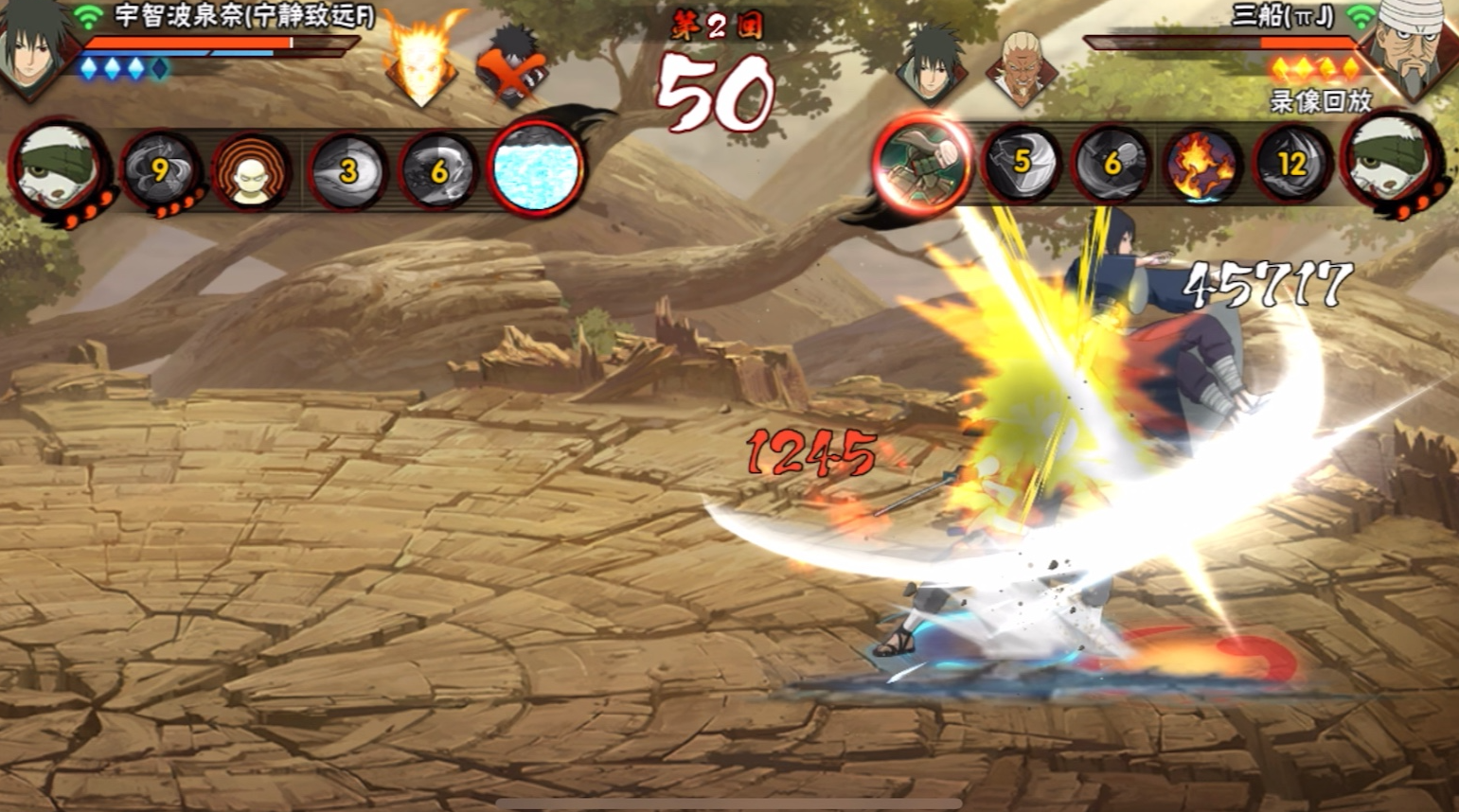Select Uchiha Izuna's player portrait
The height and width of the screenshot is (812, 1459).
pyautogui.click(x=36, y=45)
